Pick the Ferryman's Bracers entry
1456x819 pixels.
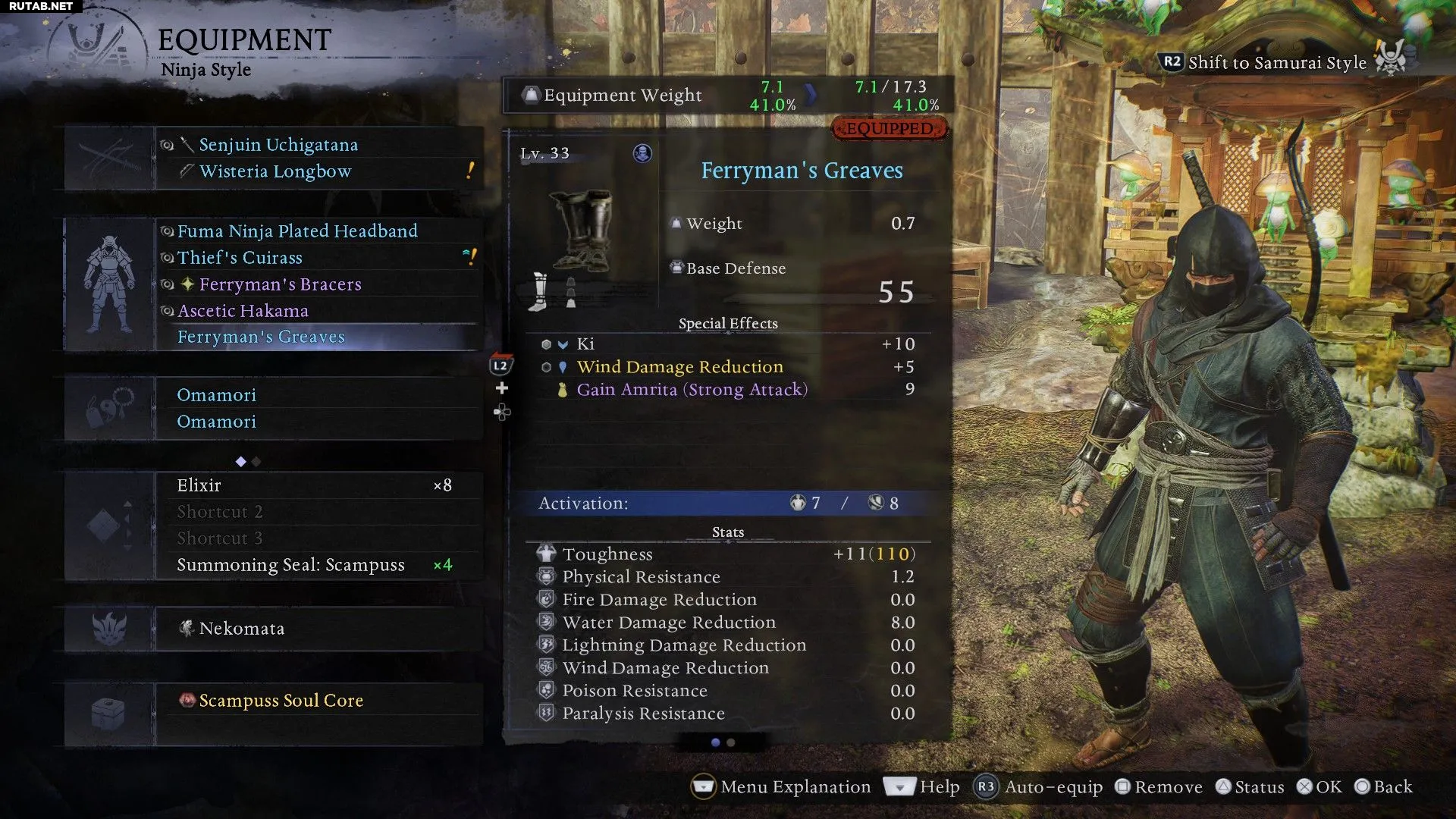point(280,284)
